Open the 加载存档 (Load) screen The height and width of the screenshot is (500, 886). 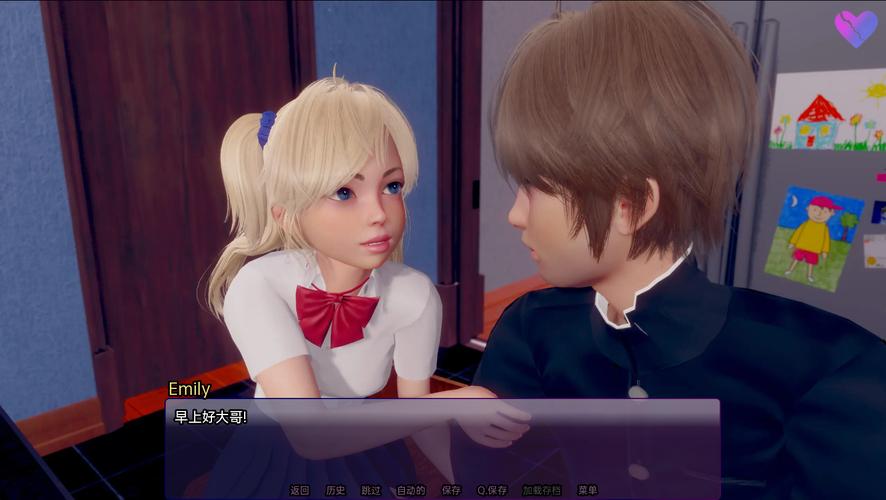(x=542, y=490)
